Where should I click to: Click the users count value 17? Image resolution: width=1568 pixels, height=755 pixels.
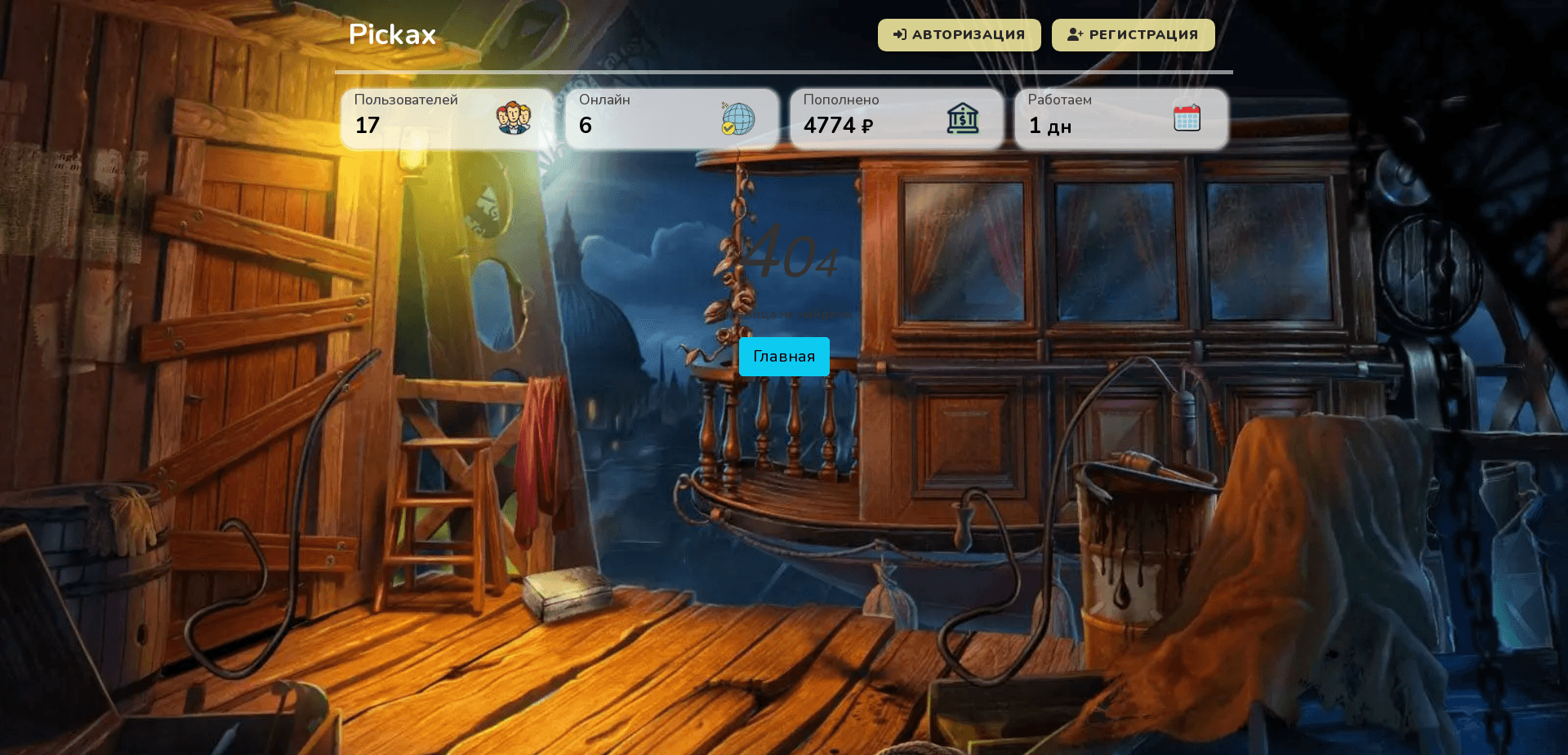click(x=367, y=126)
